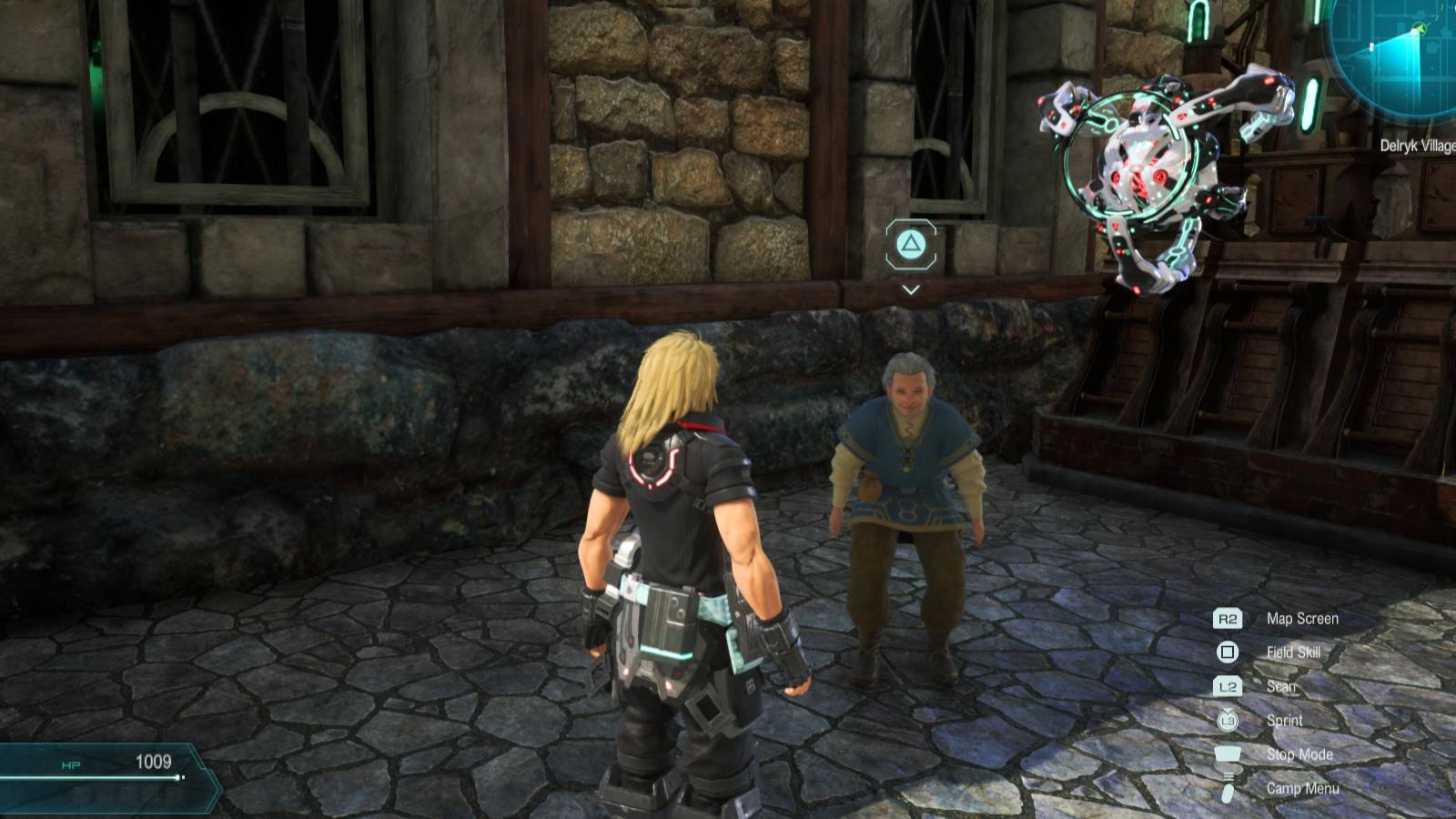Activate Scan overlay via its L2 toggle
The image size is (1456, 819).
(1281, 686)
